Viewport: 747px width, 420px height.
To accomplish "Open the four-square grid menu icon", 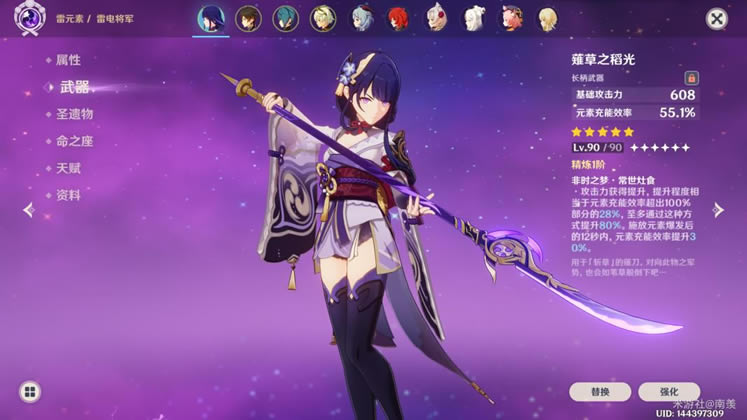I will coord(30,391).
